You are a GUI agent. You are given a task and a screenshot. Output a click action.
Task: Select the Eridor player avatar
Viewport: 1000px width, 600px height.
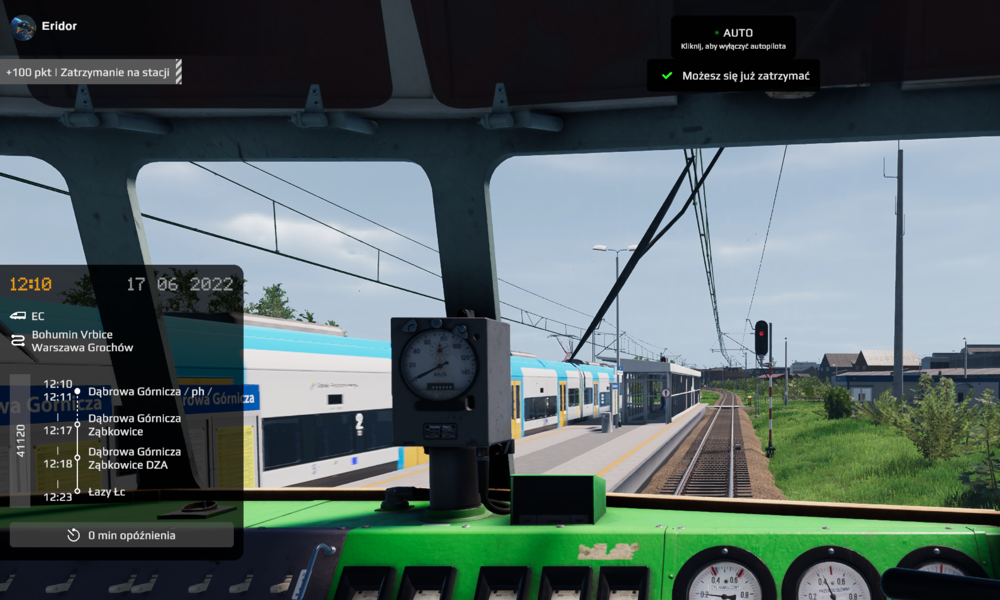[24, 26]
